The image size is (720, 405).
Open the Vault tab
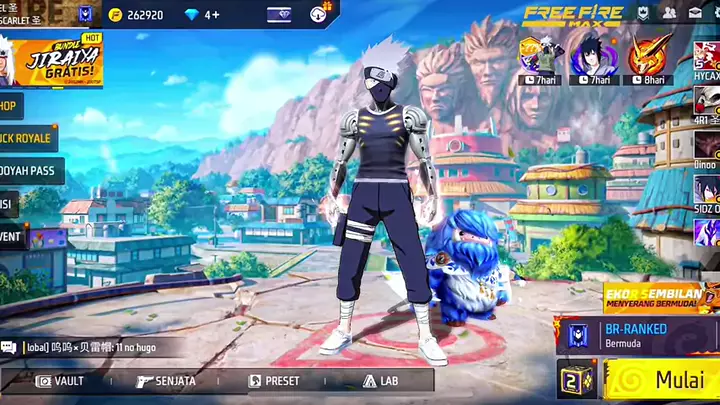coord(60,381)
